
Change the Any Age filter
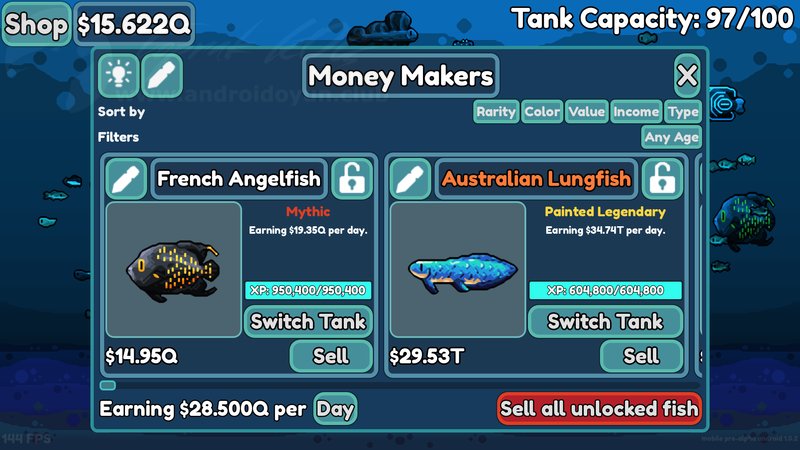671,137
